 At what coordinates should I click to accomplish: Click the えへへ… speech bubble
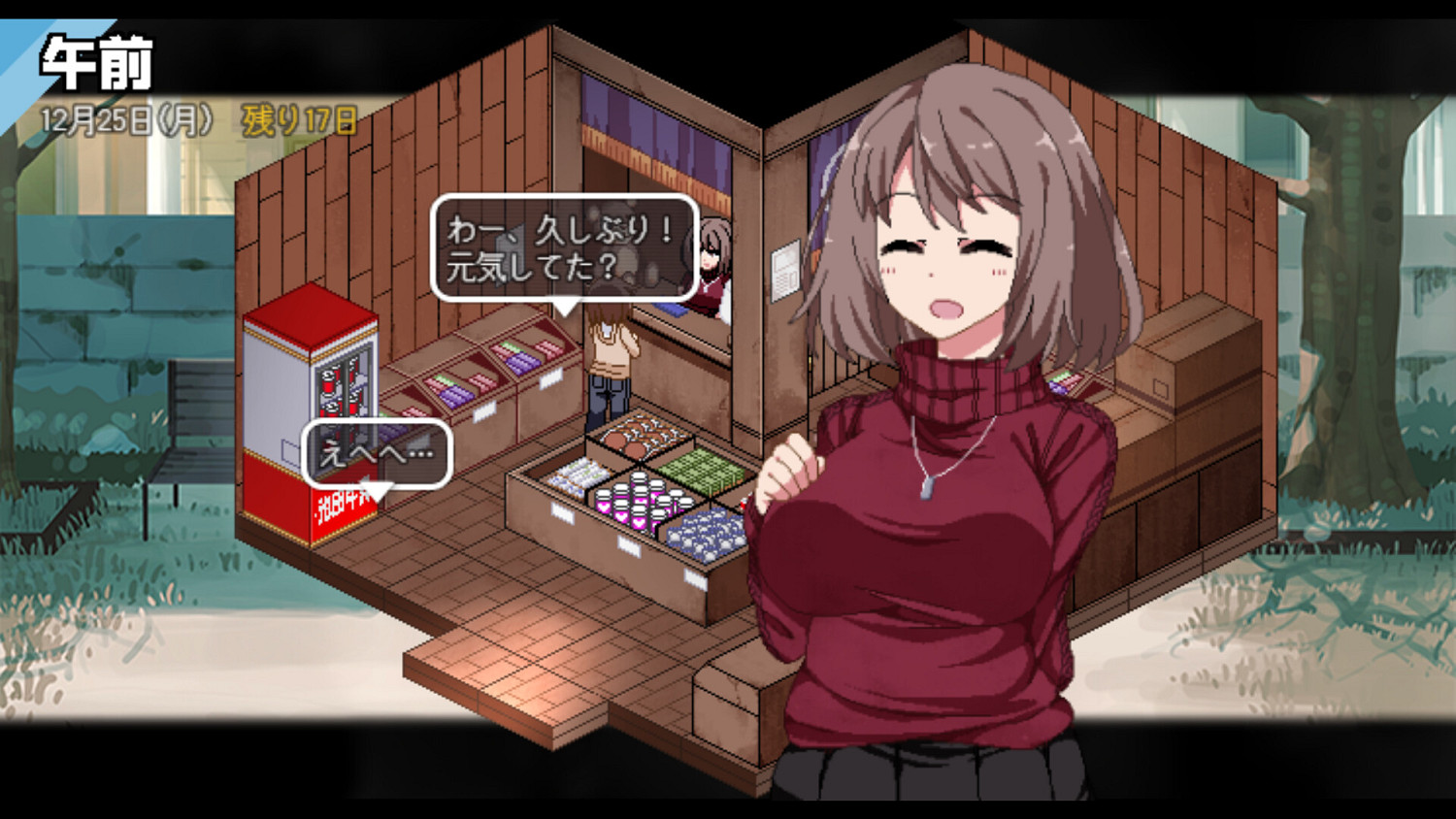[376, 449]
